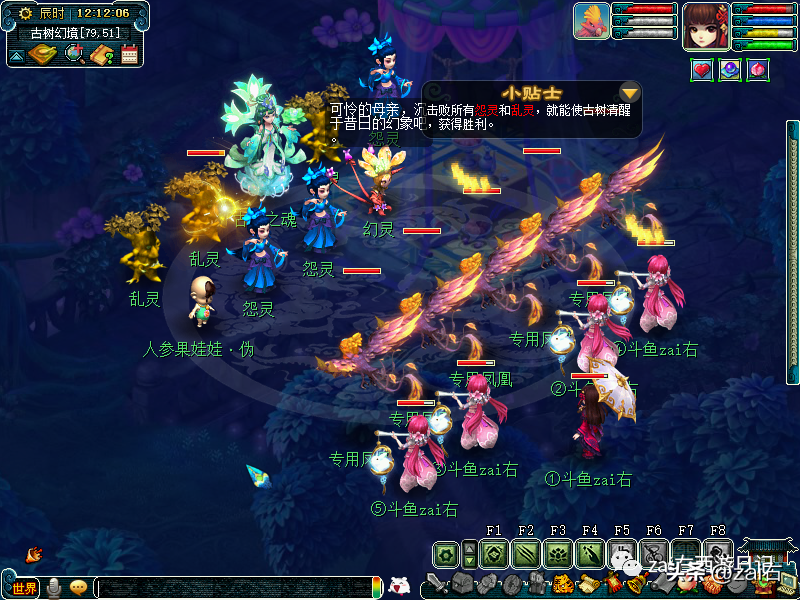Collapse the 小贴士 tip box arrow
This screenshot has height=600, width=800.
click(x=629, y=92)
